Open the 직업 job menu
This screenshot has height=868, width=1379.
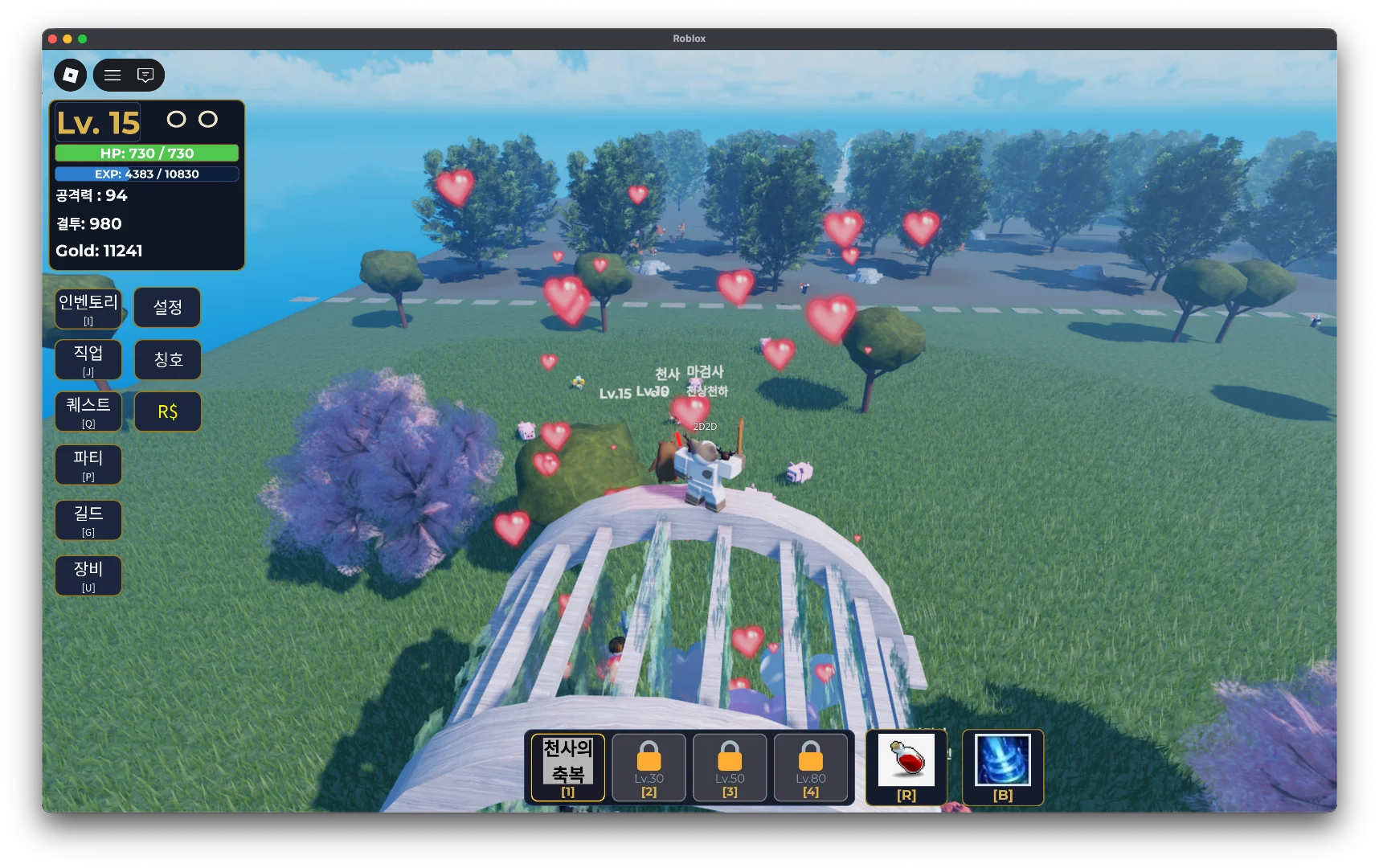[x=88, y=359]
